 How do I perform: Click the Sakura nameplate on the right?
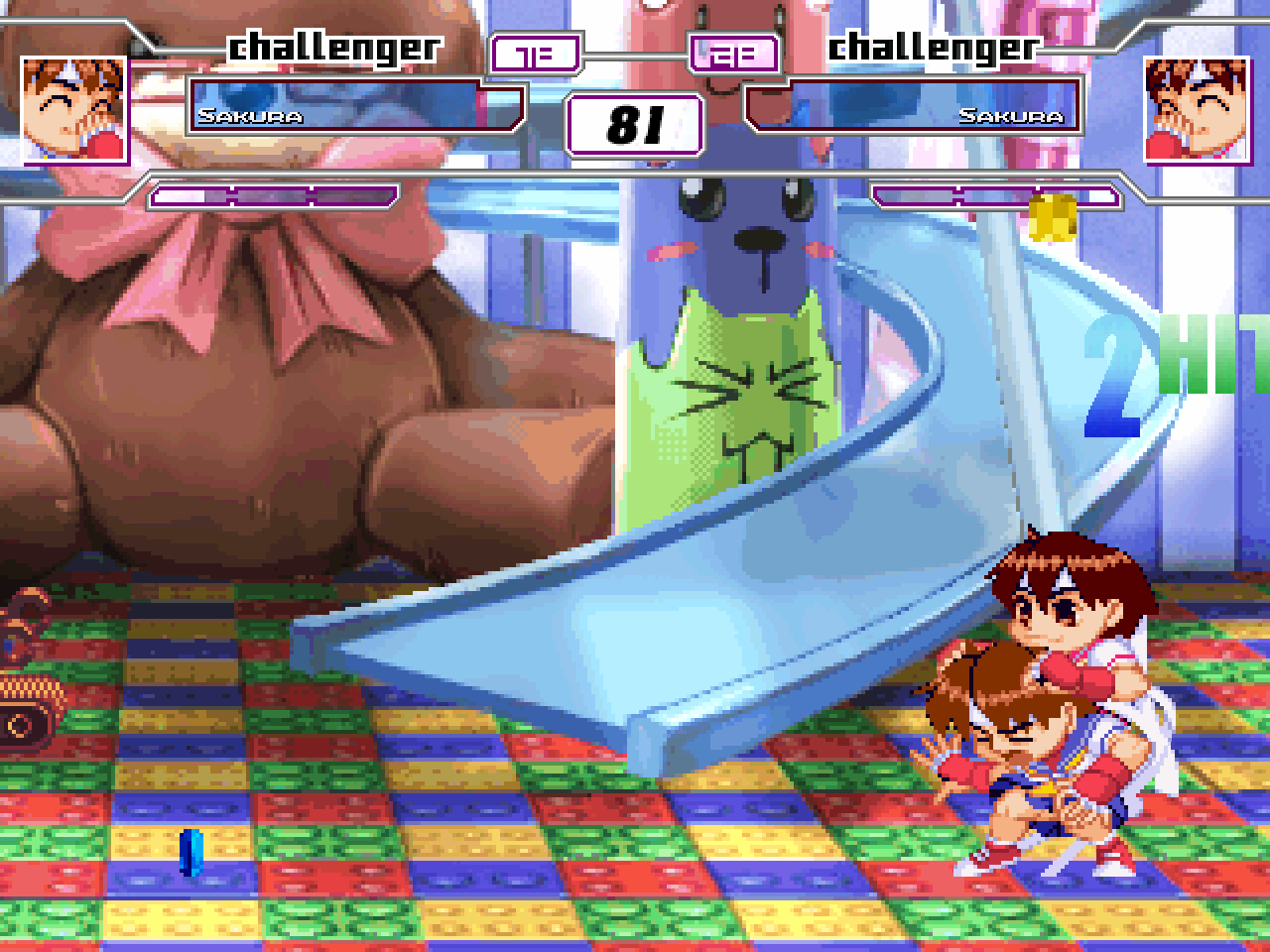pyautogui.click(x=1014, y=116)
